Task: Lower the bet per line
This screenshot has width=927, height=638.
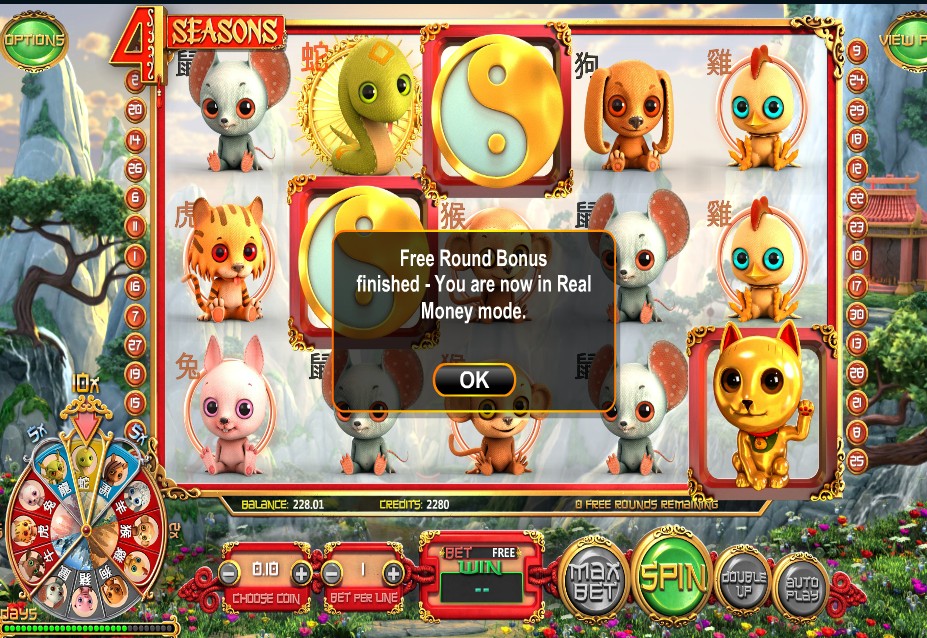Action: coord(333,573)
